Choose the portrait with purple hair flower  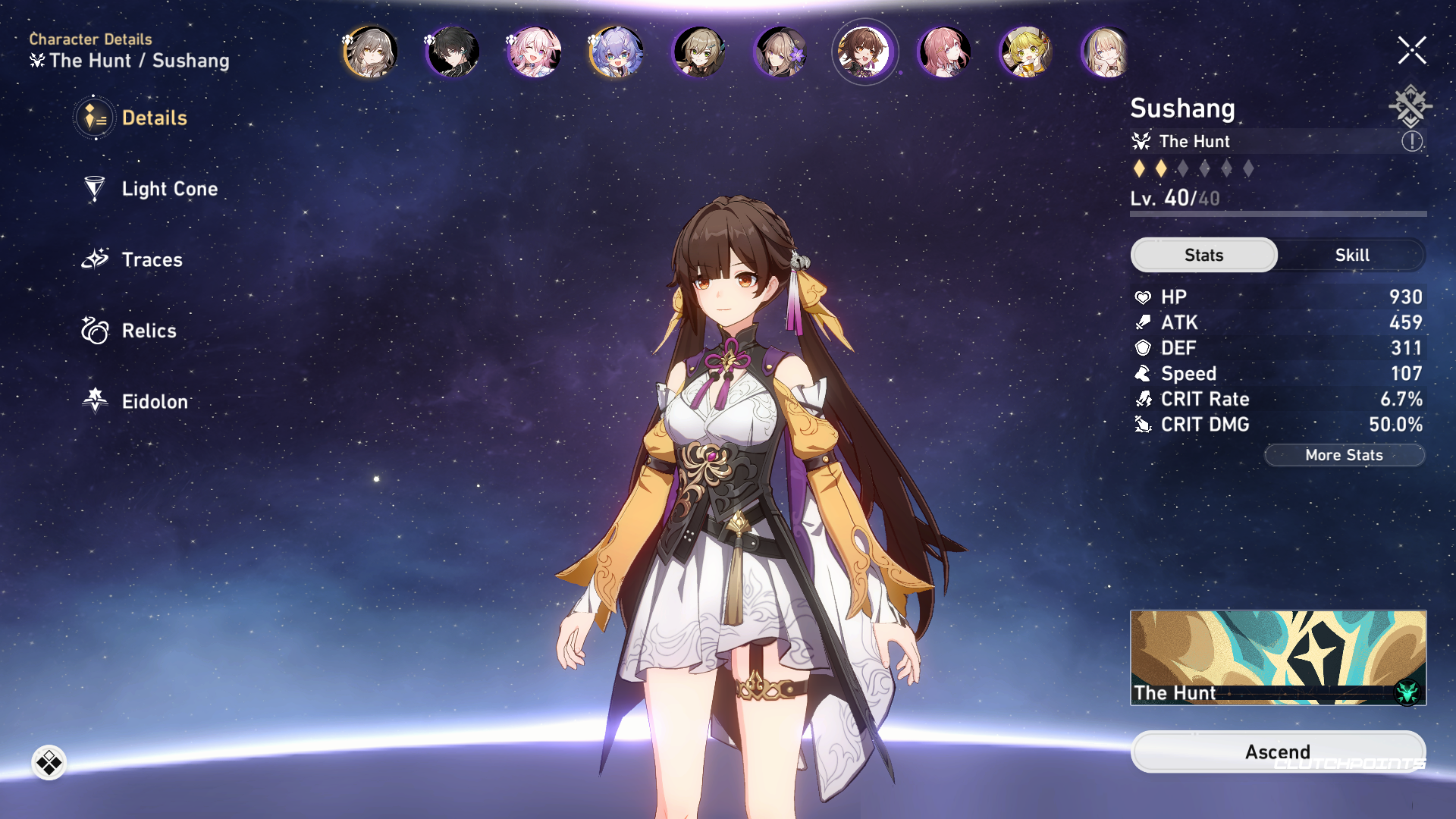click(780, 52)
